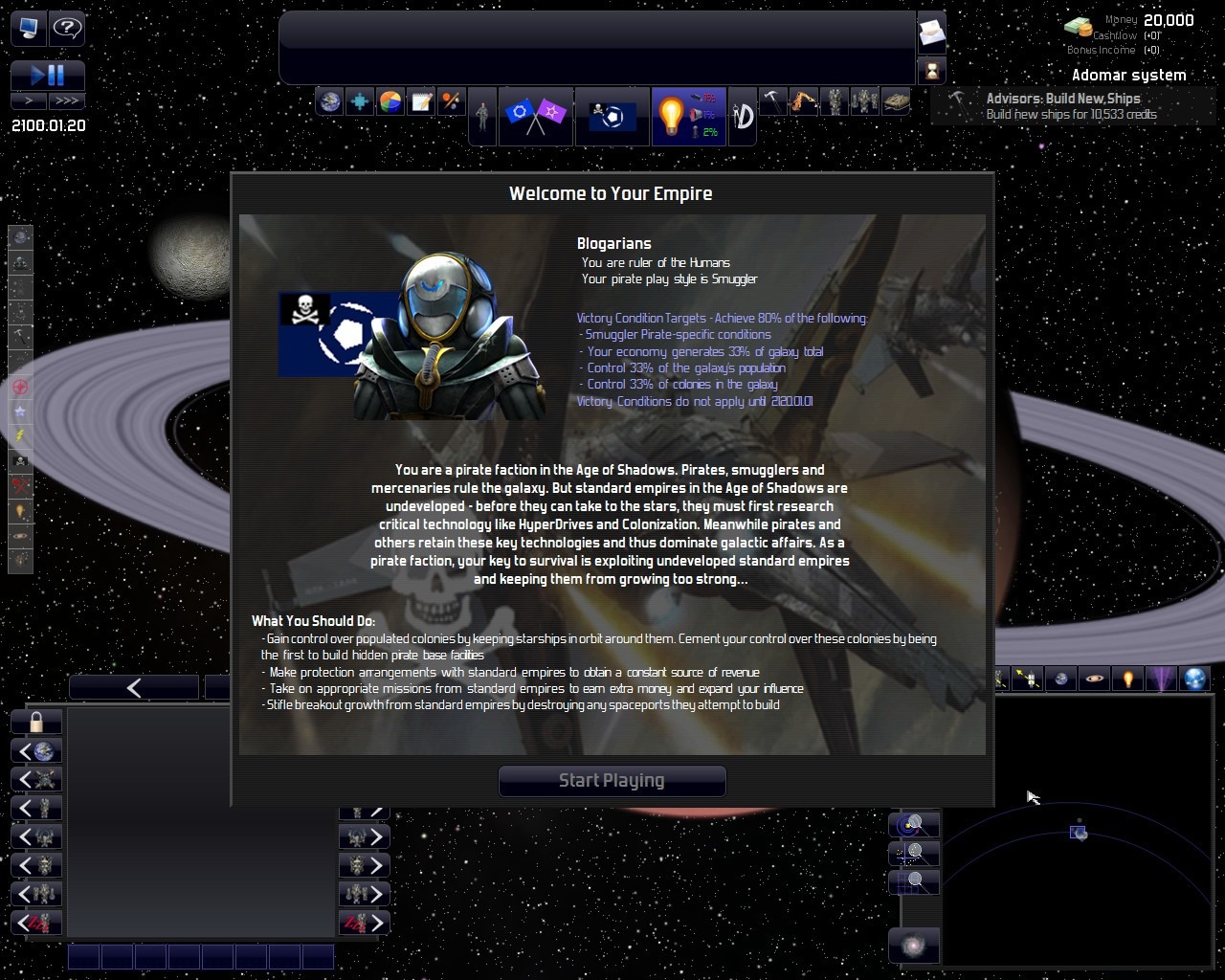Viewport: 1225px width, 980px height.
Task: Toggle the padlock selection lock button
Action: pos(36,722)
